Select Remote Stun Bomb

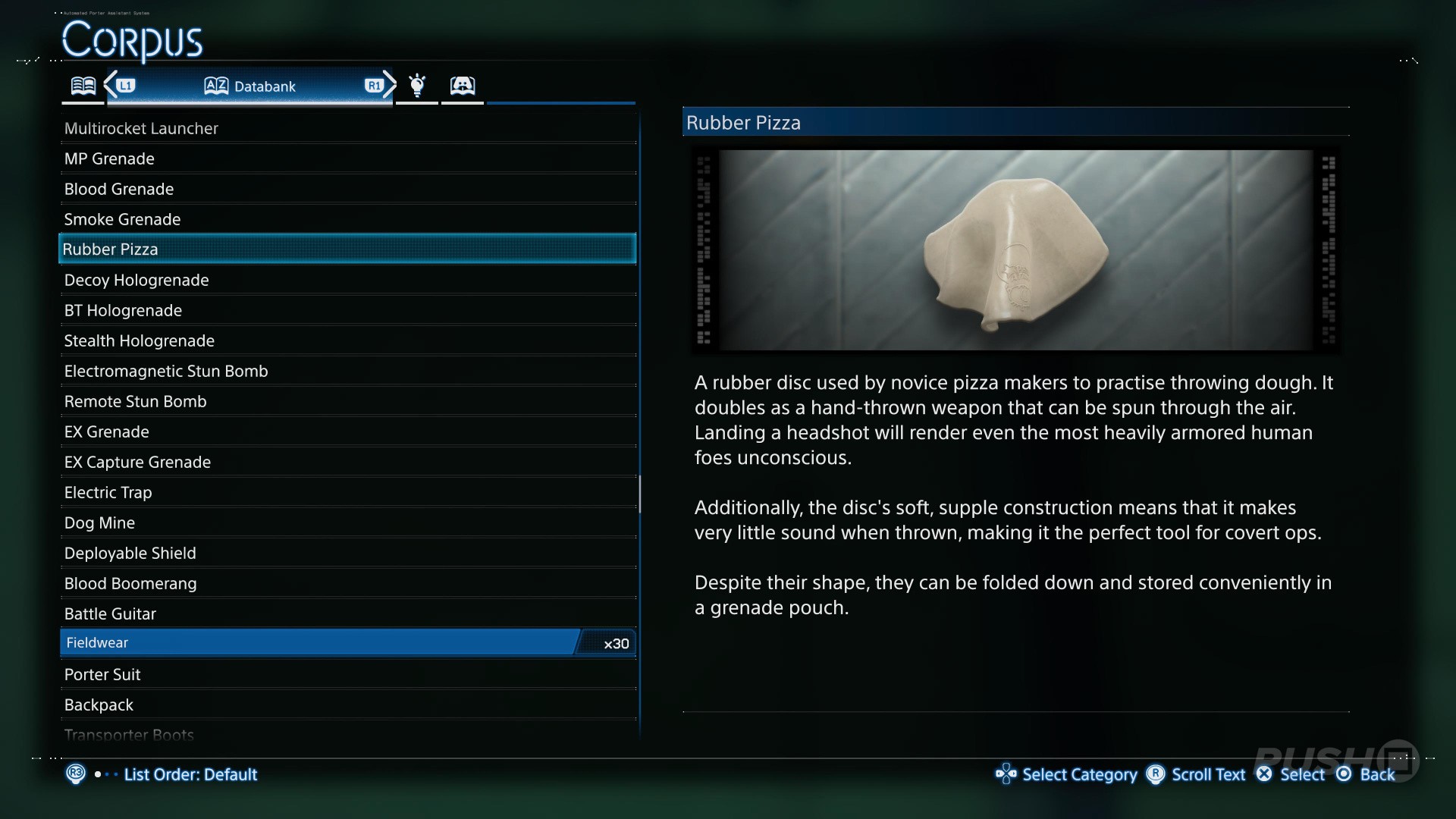click(x=135, y=401)
